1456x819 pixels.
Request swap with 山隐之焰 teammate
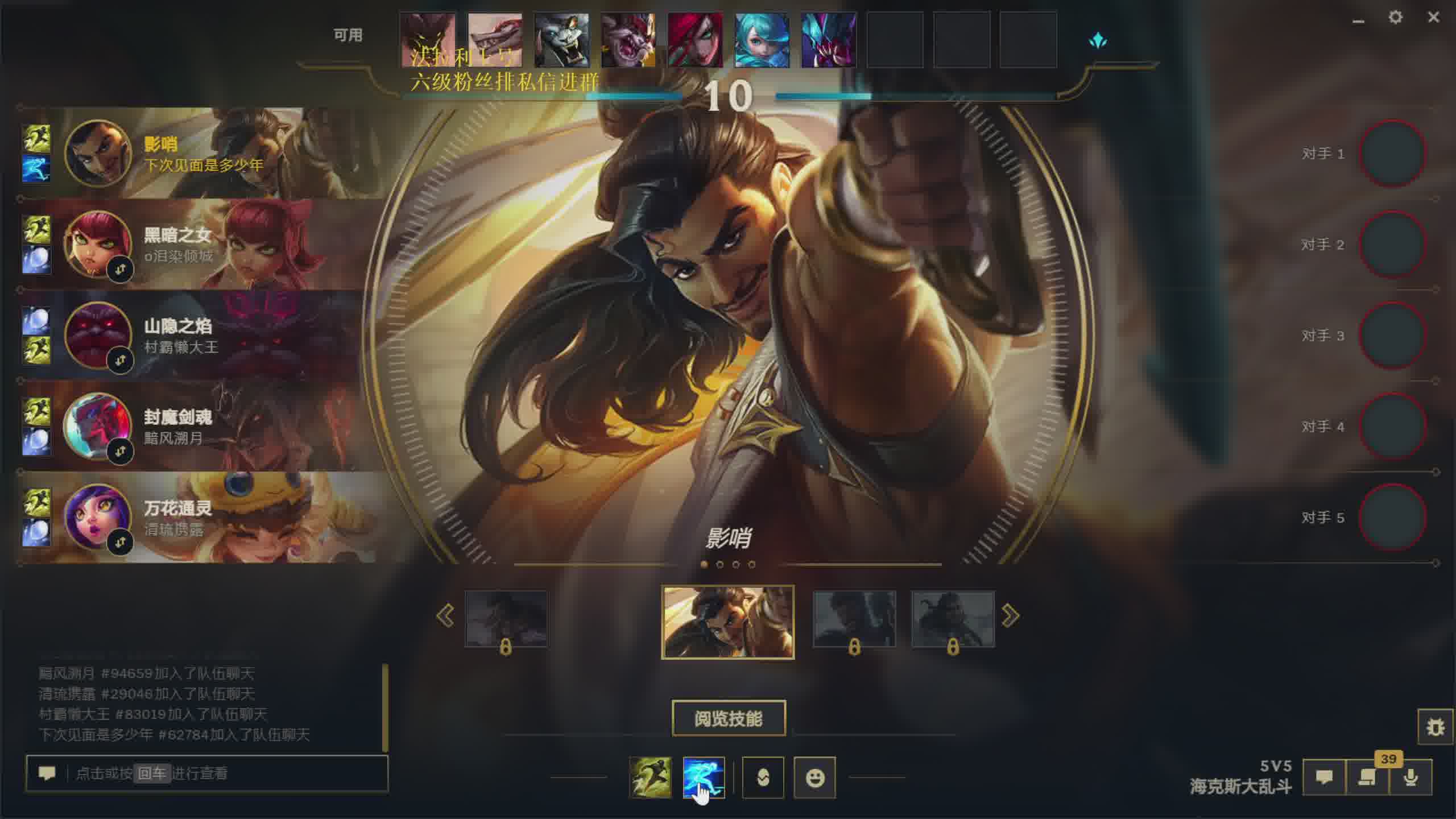coord(120,361)
